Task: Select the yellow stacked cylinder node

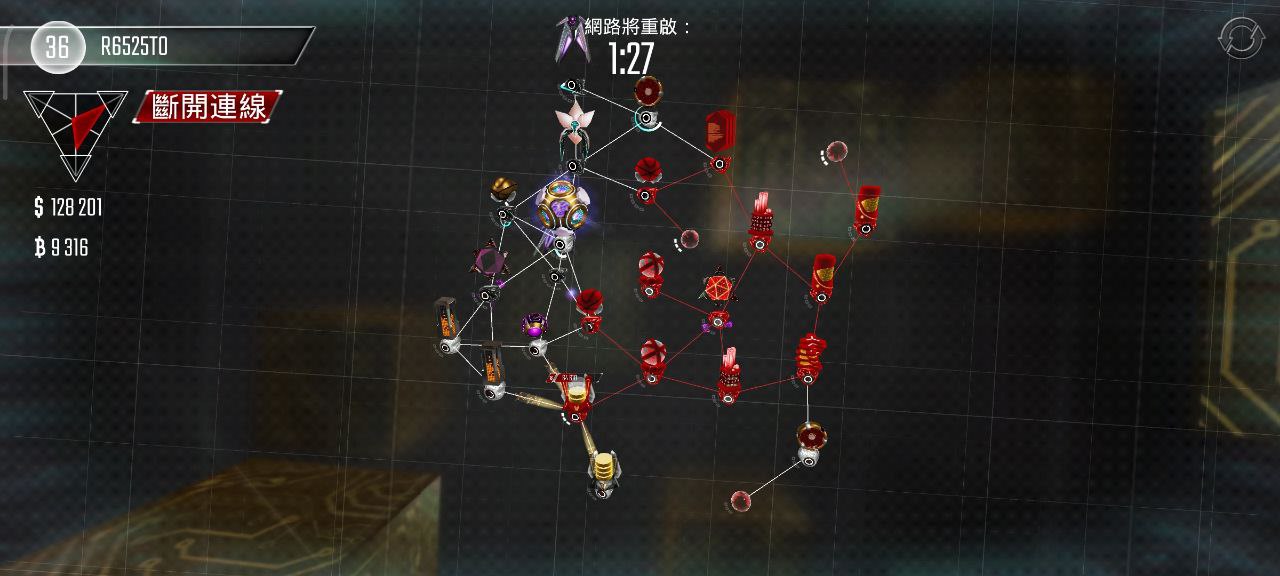Action: point(602,467)
